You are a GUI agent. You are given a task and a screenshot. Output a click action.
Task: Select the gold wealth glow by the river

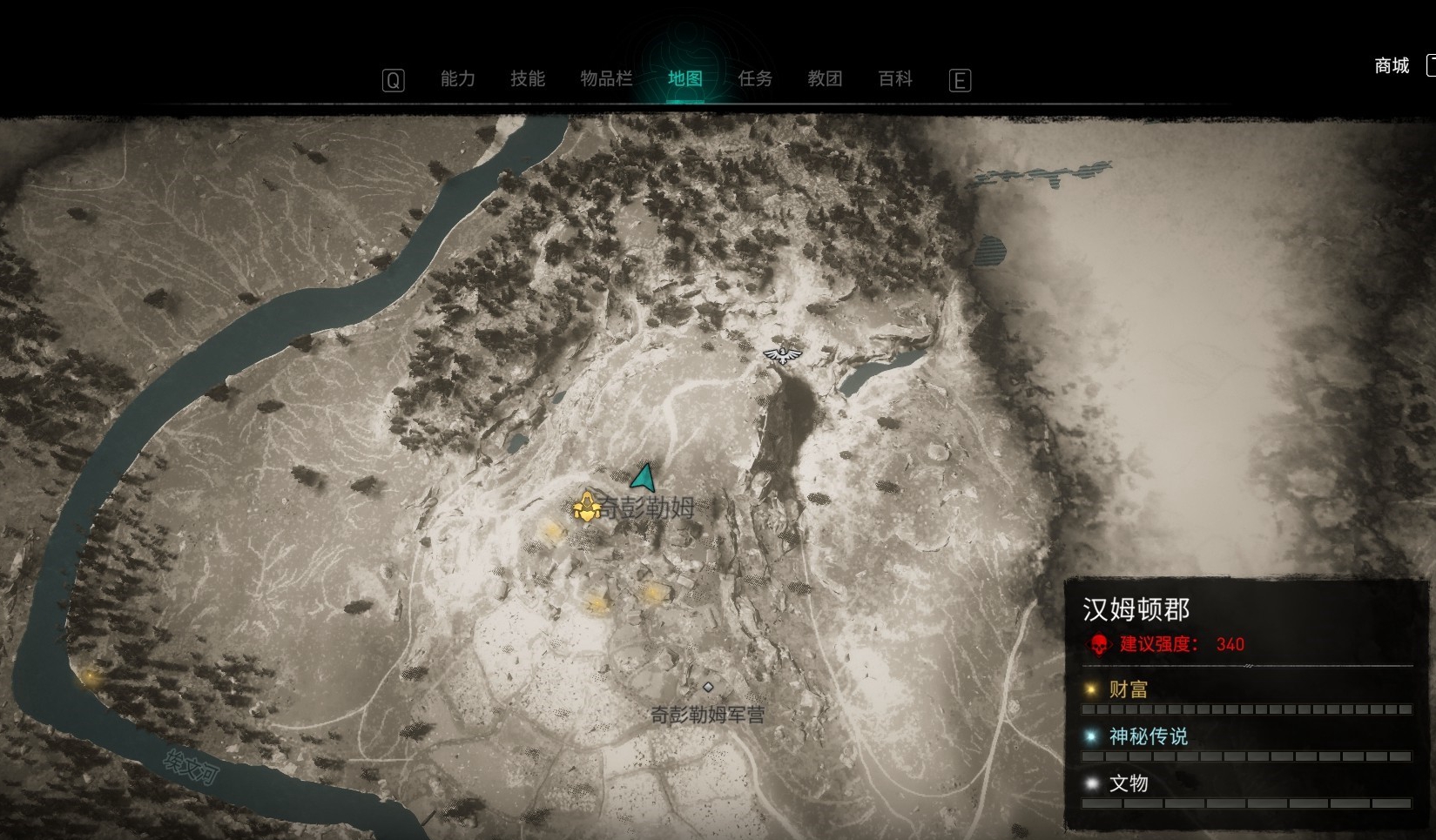coord(89,675)
